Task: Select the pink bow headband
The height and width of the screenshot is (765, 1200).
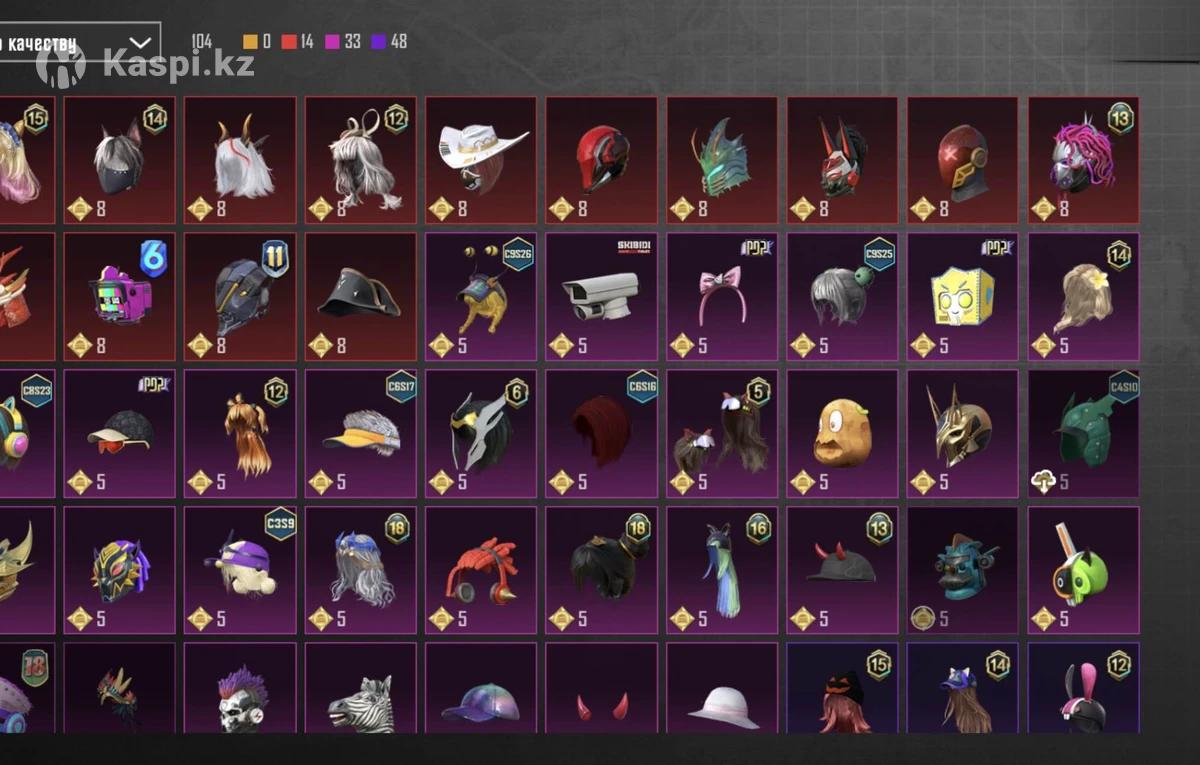Action: [x=721, y=296]
